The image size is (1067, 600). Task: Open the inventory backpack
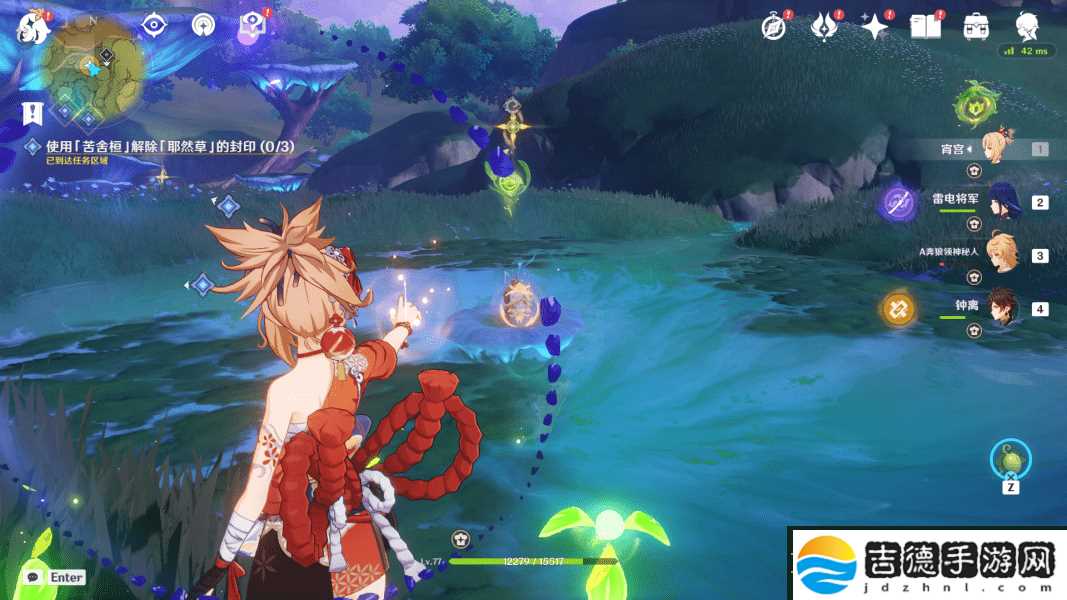pos(976,27)
